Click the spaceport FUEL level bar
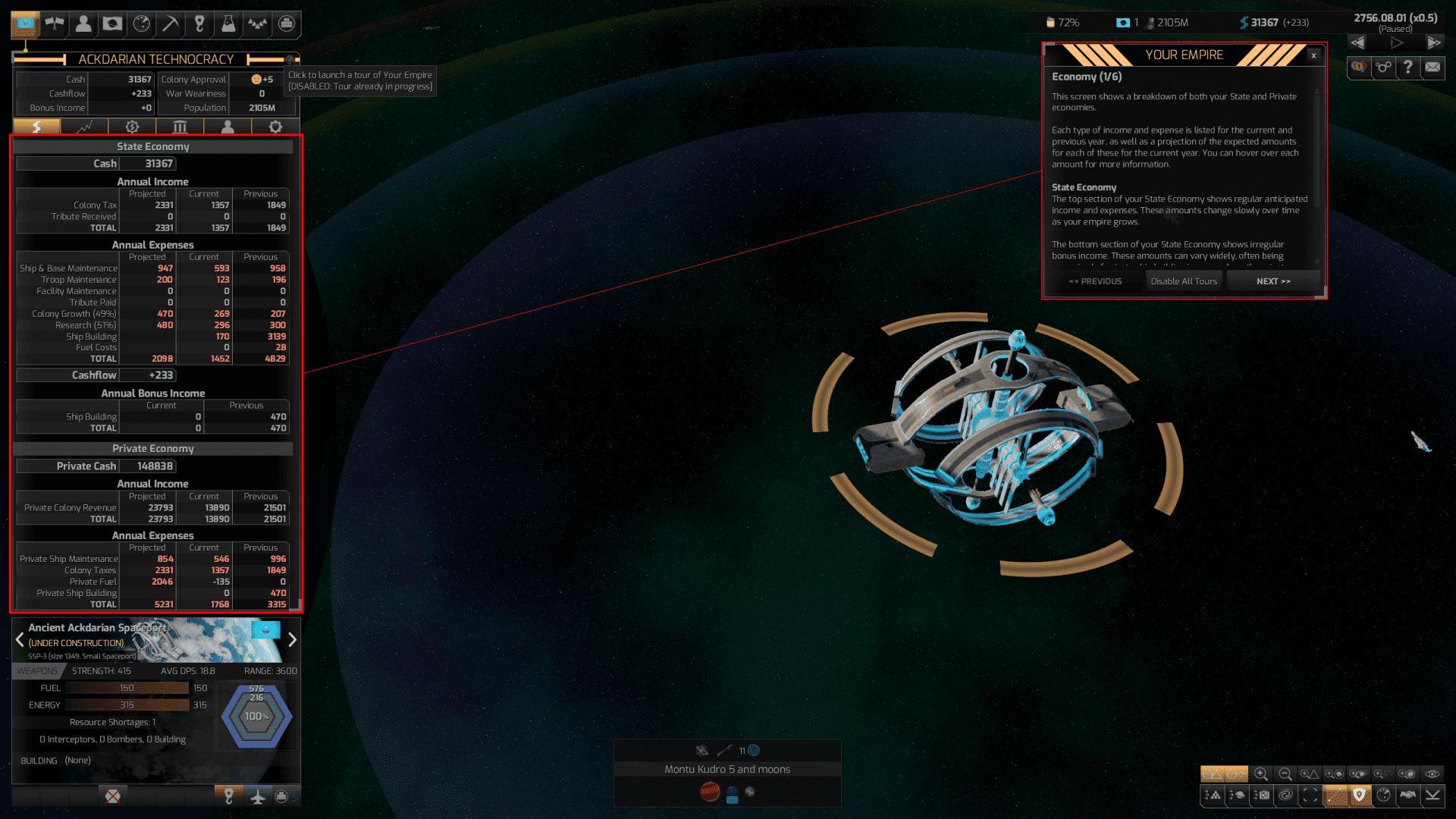The image size is (1456, 819). tap(125, 688)
